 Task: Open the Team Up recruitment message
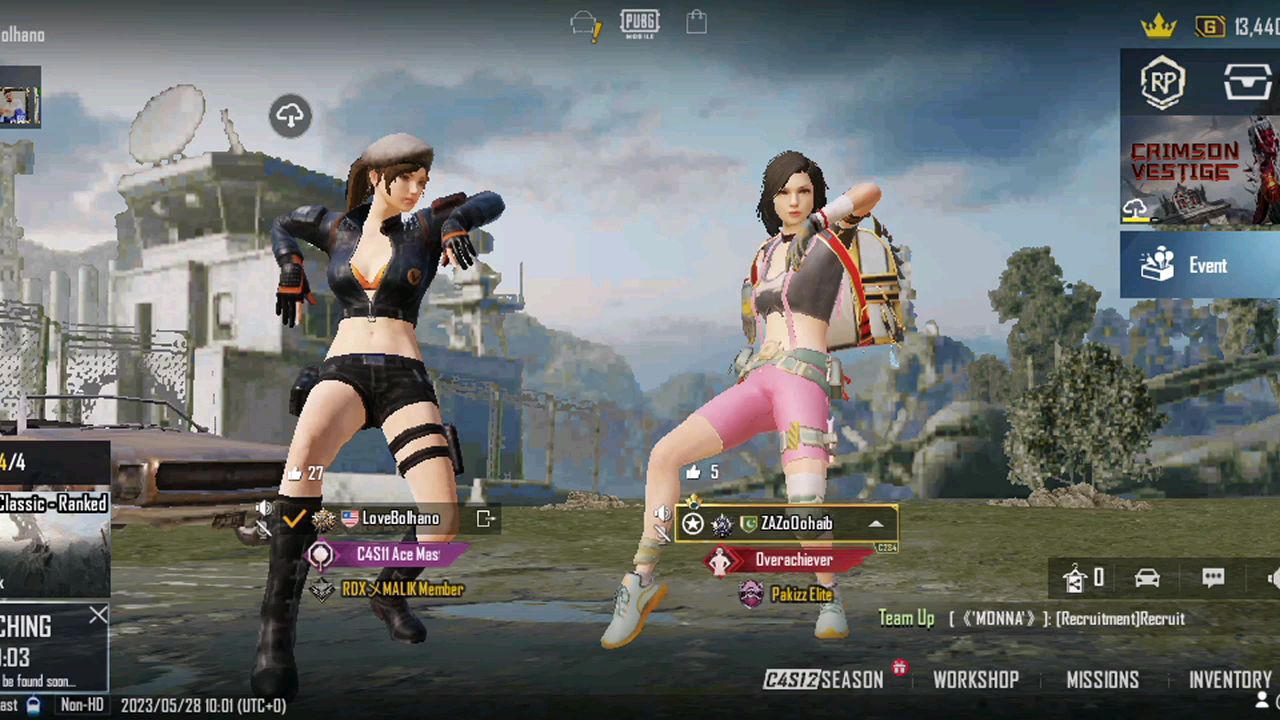point(1031,619)
